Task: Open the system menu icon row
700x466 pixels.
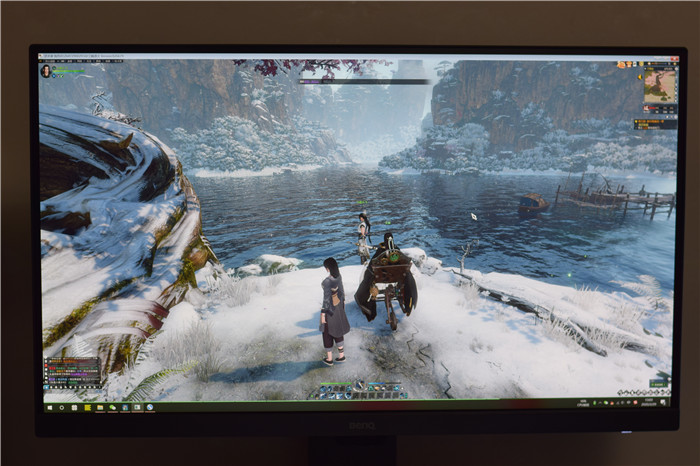Action: [x=641, y=392]
